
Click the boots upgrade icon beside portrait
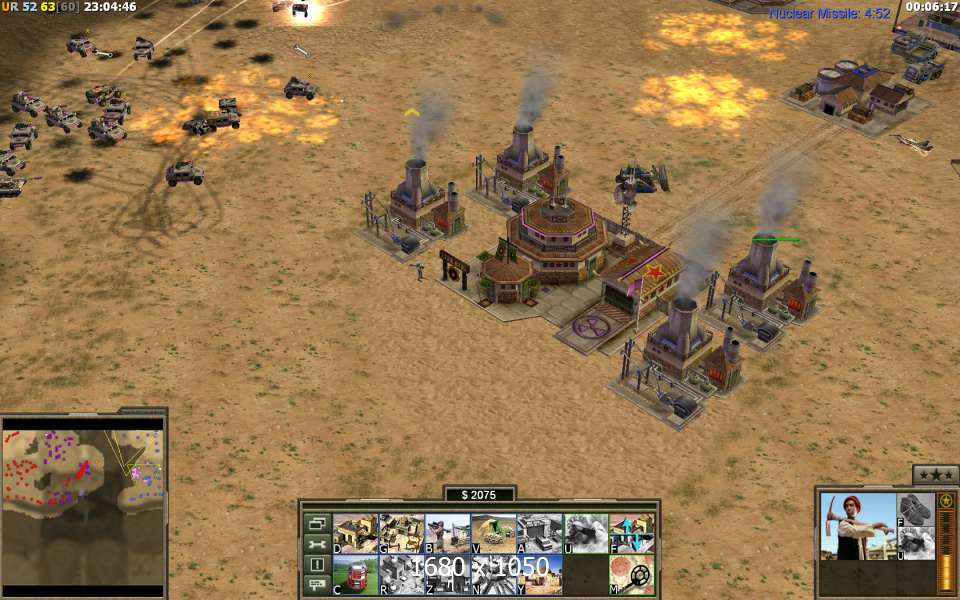click(x=916, y=509)
